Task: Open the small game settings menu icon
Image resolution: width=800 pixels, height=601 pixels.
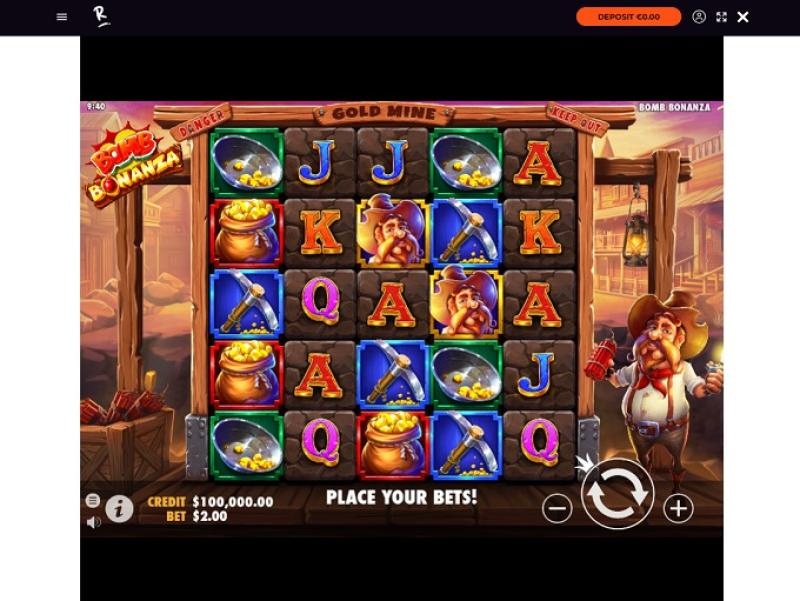Action: pyautogui.click(x=93, y=500)
